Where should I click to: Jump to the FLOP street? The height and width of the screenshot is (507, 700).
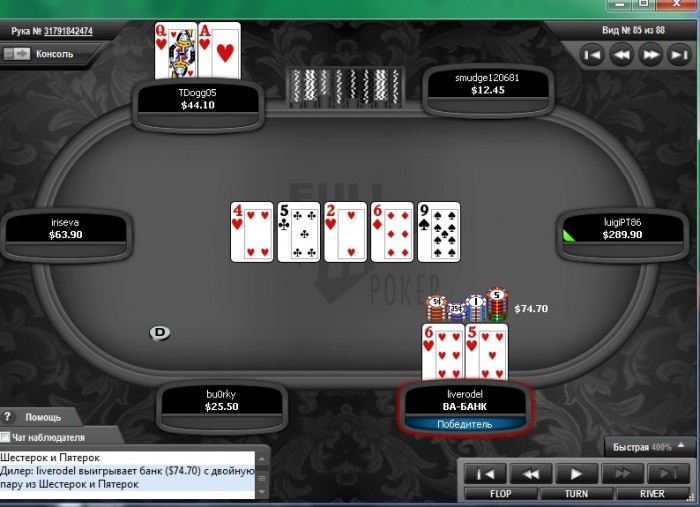pos(501,493)
